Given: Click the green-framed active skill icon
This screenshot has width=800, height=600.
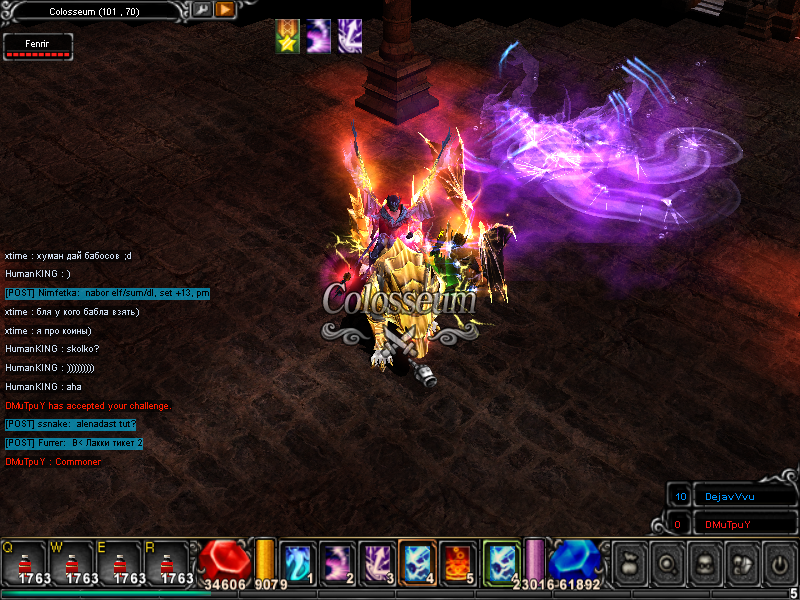Looking at the screenshot, I should point(500,561).
